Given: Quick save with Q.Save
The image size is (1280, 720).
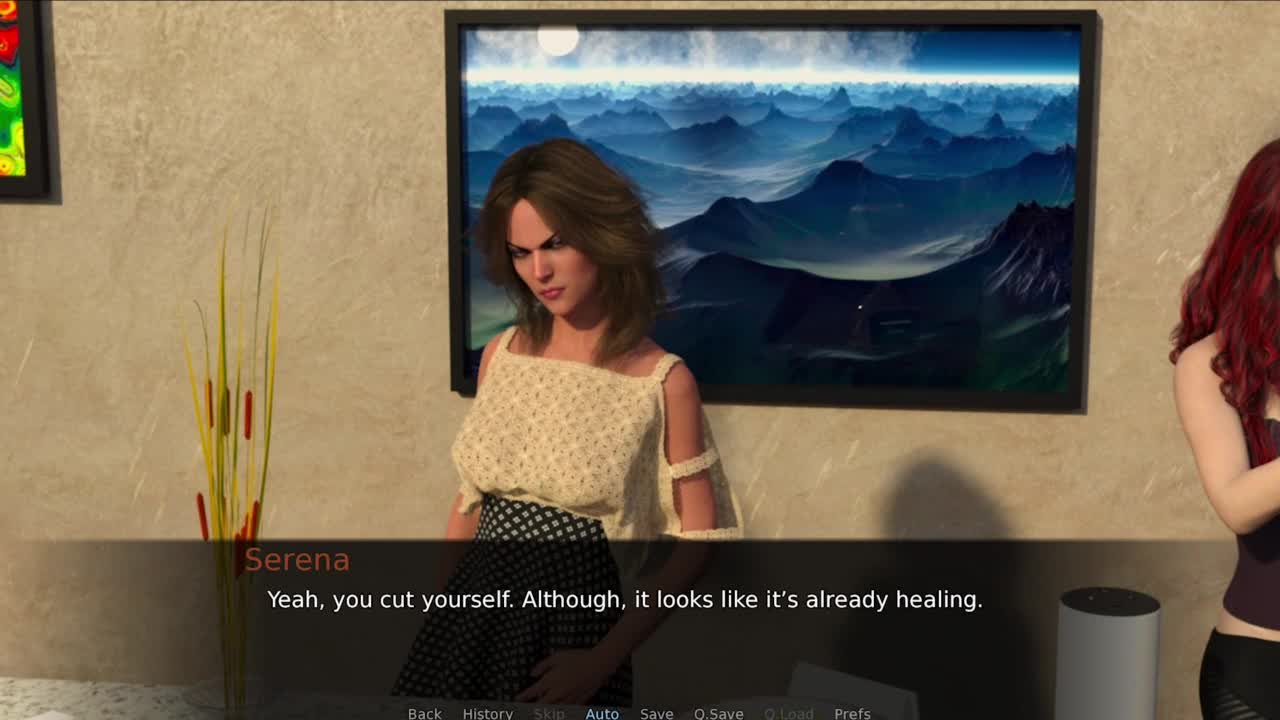Looking at the screenshot, I should 718,713.
